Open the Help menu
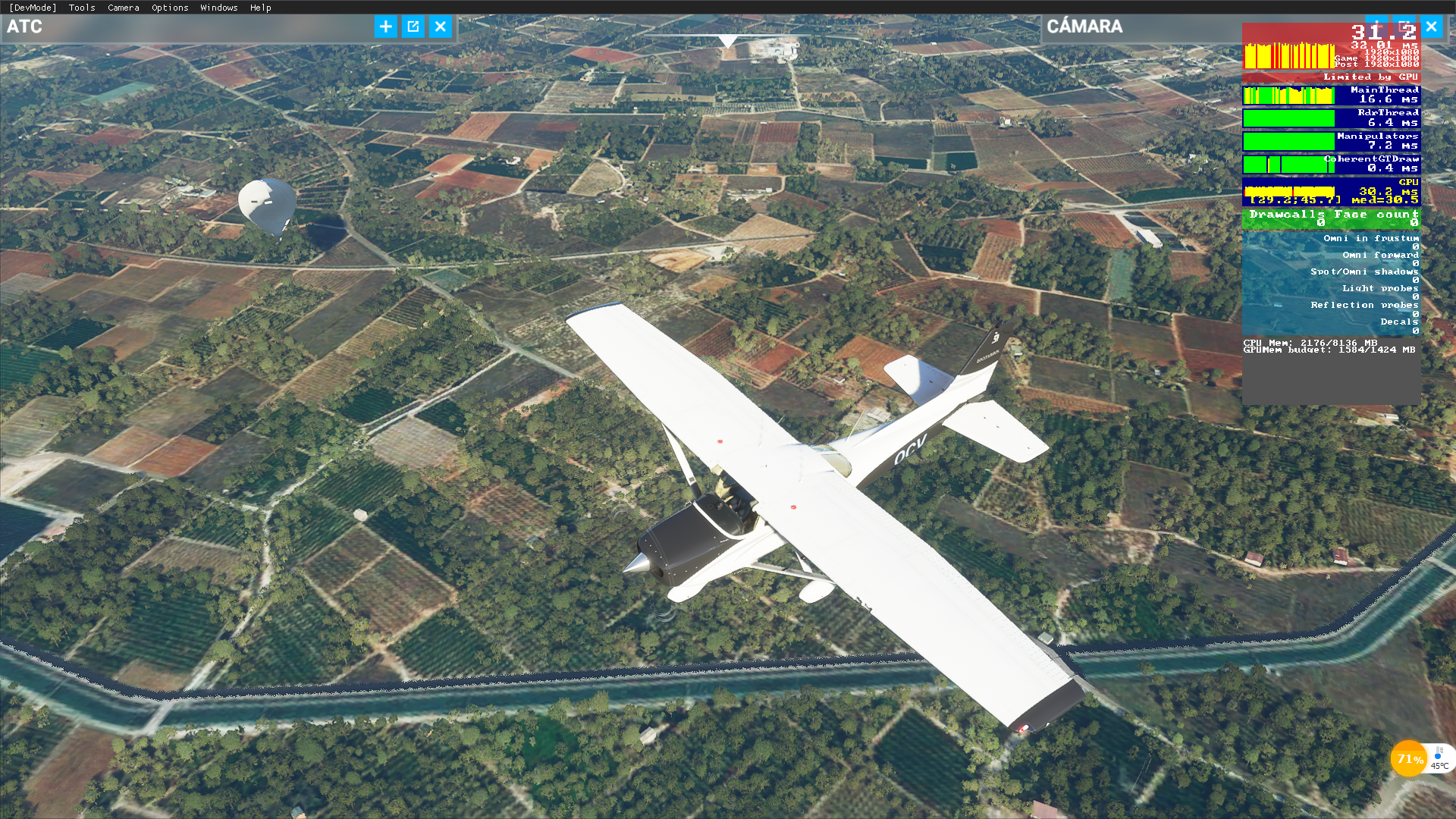 pos(261,8)
